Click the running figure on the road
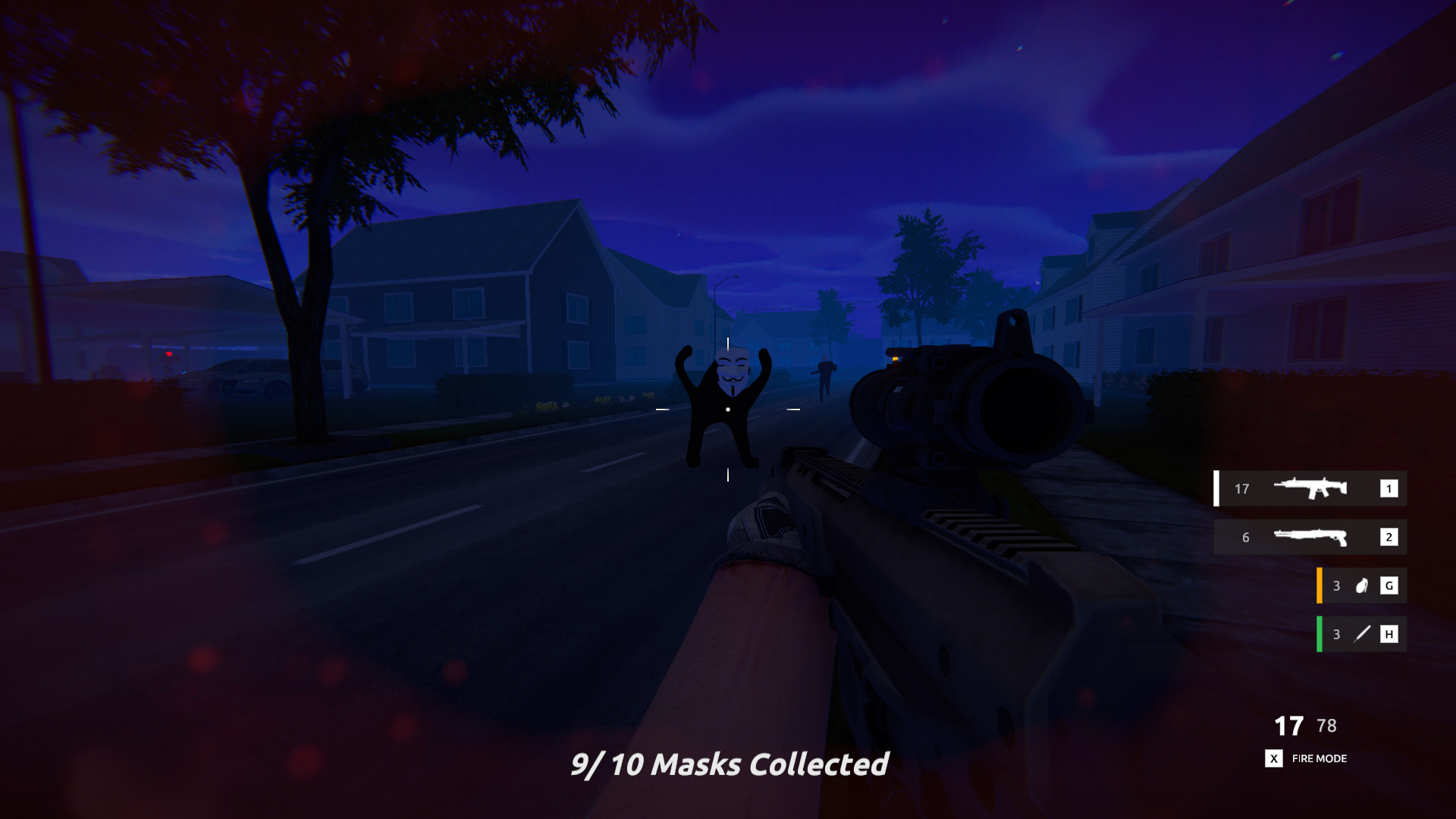 click(824, 377)
